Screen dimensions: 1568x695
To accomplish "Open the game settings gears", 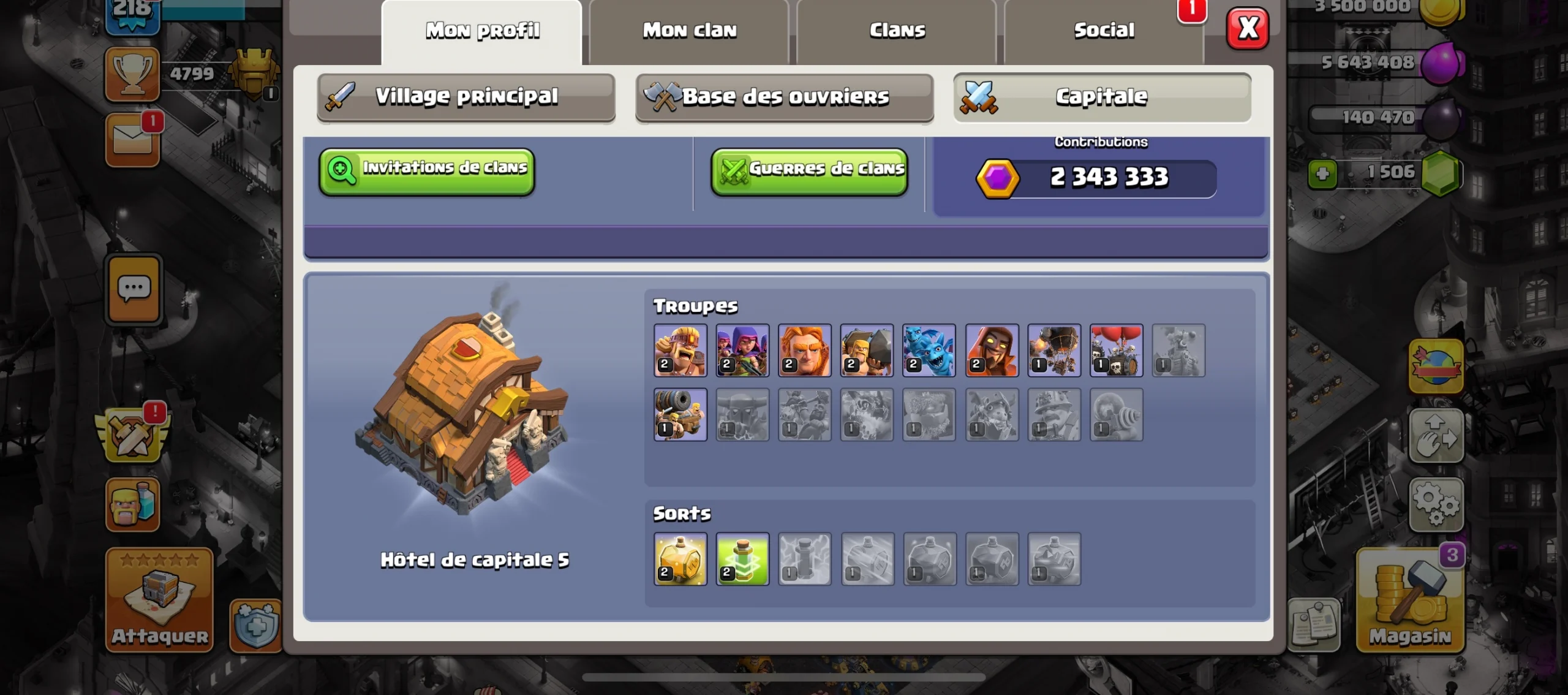I will click(x=1436, y=504).
